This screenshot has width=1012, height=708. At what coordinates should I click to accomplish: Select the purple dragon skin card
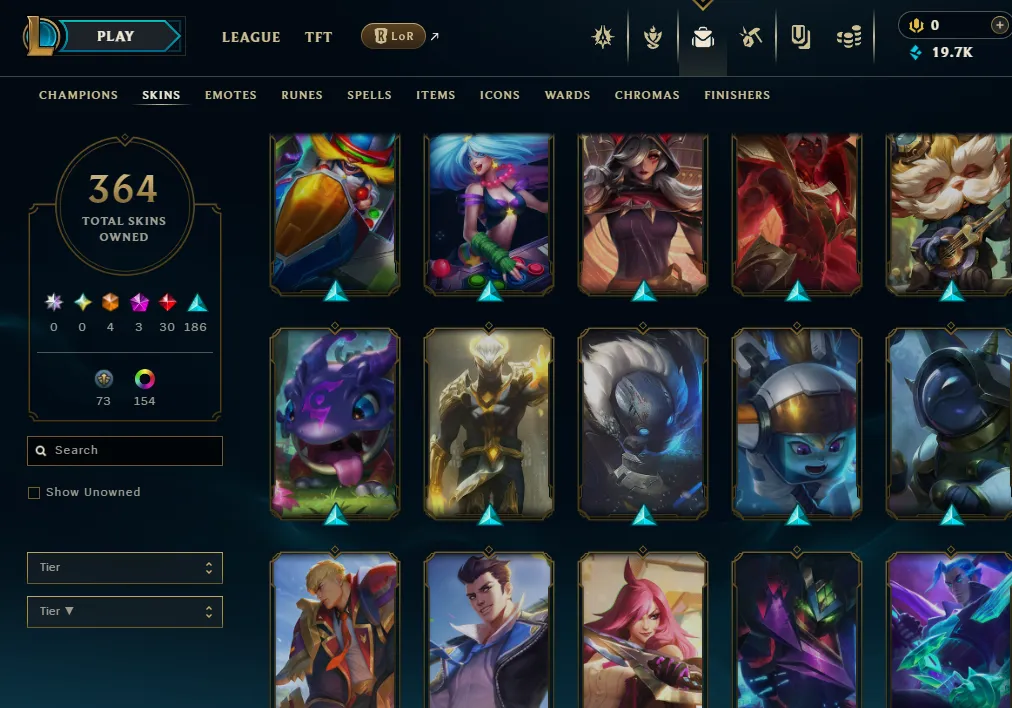tap(335, 420)
